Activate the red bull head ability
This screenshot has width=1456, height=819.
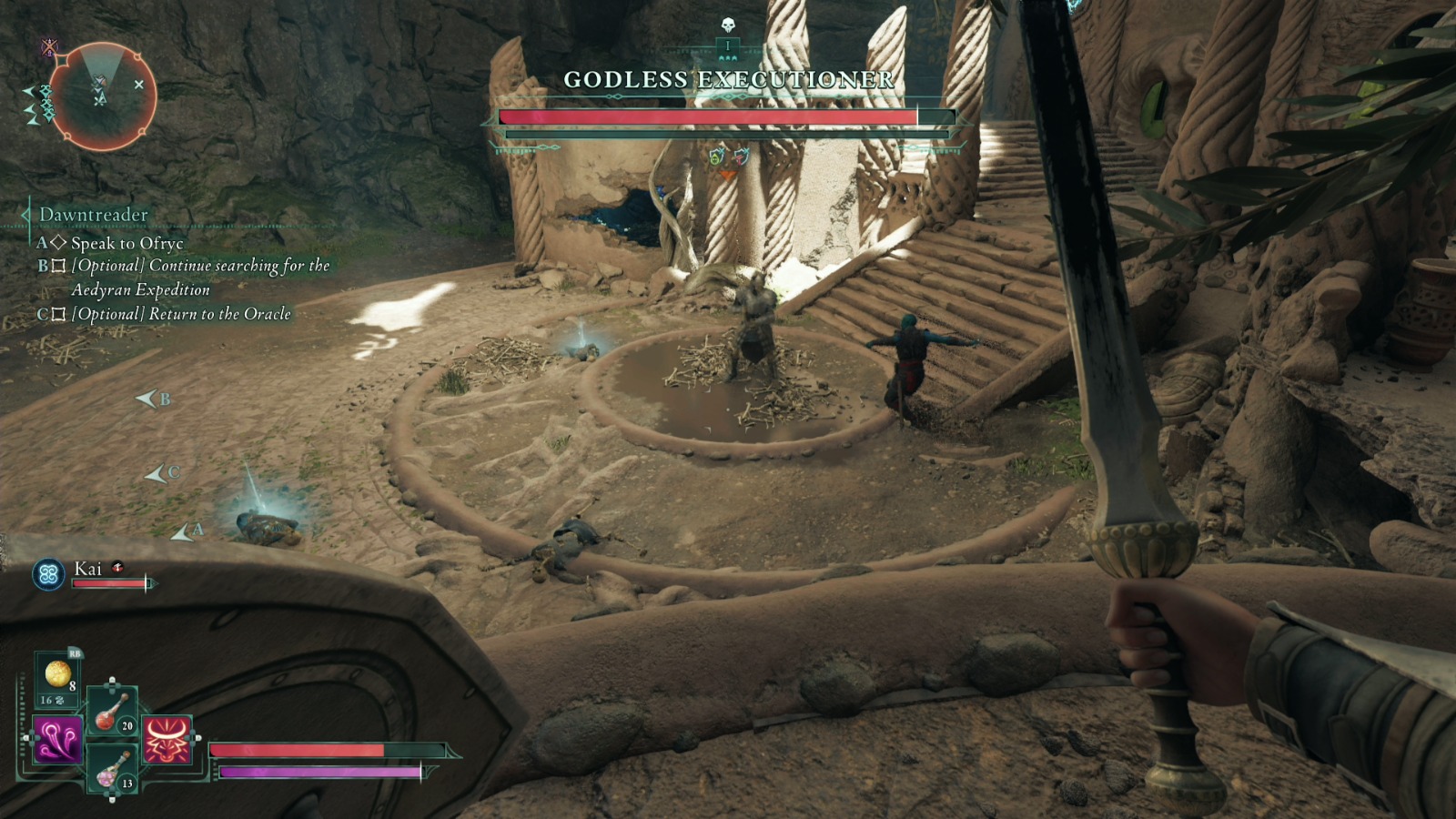tap(167, 738)
